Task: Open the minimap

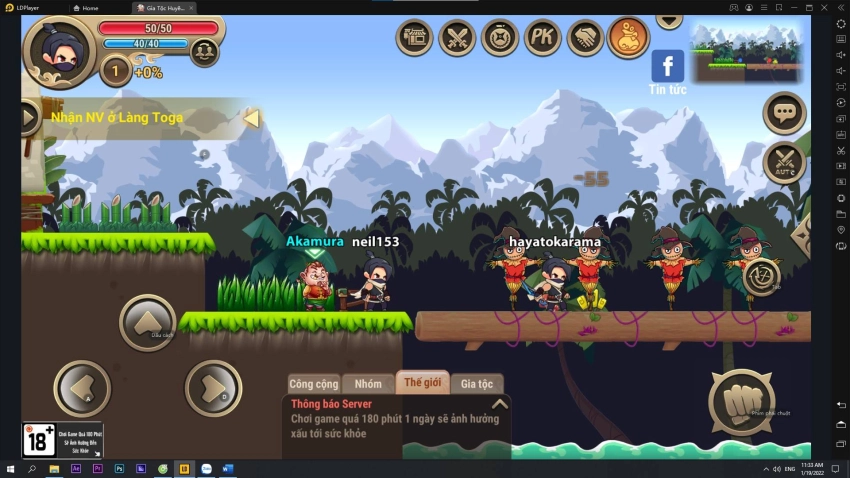Action: [748, 52]
